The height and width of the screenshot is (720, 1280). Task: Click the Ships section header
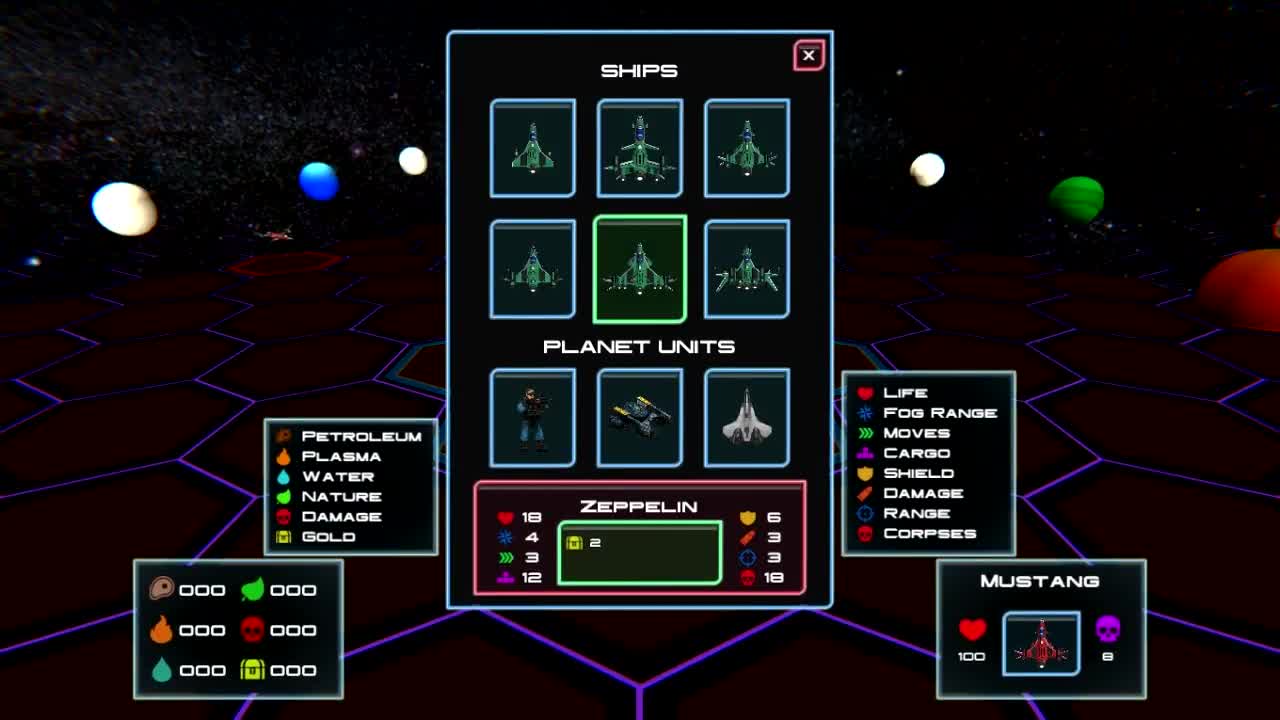click(639, 70)
